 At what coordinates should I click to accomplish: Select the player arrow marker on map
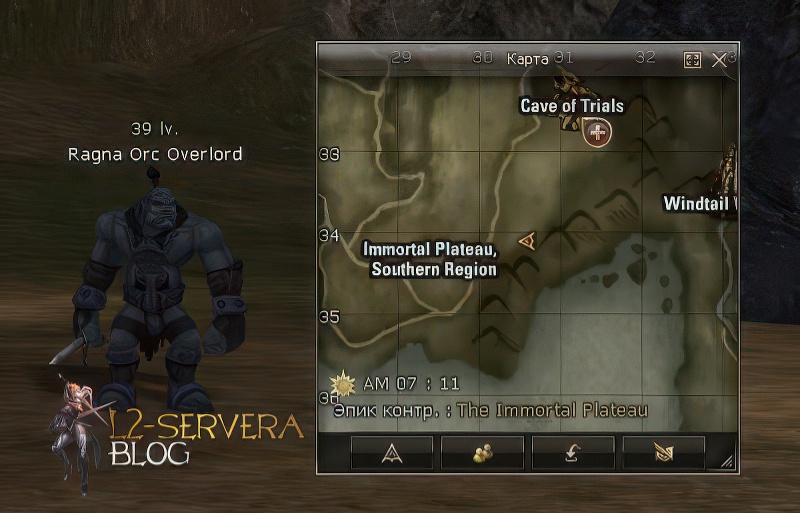(x=527, y=239)
